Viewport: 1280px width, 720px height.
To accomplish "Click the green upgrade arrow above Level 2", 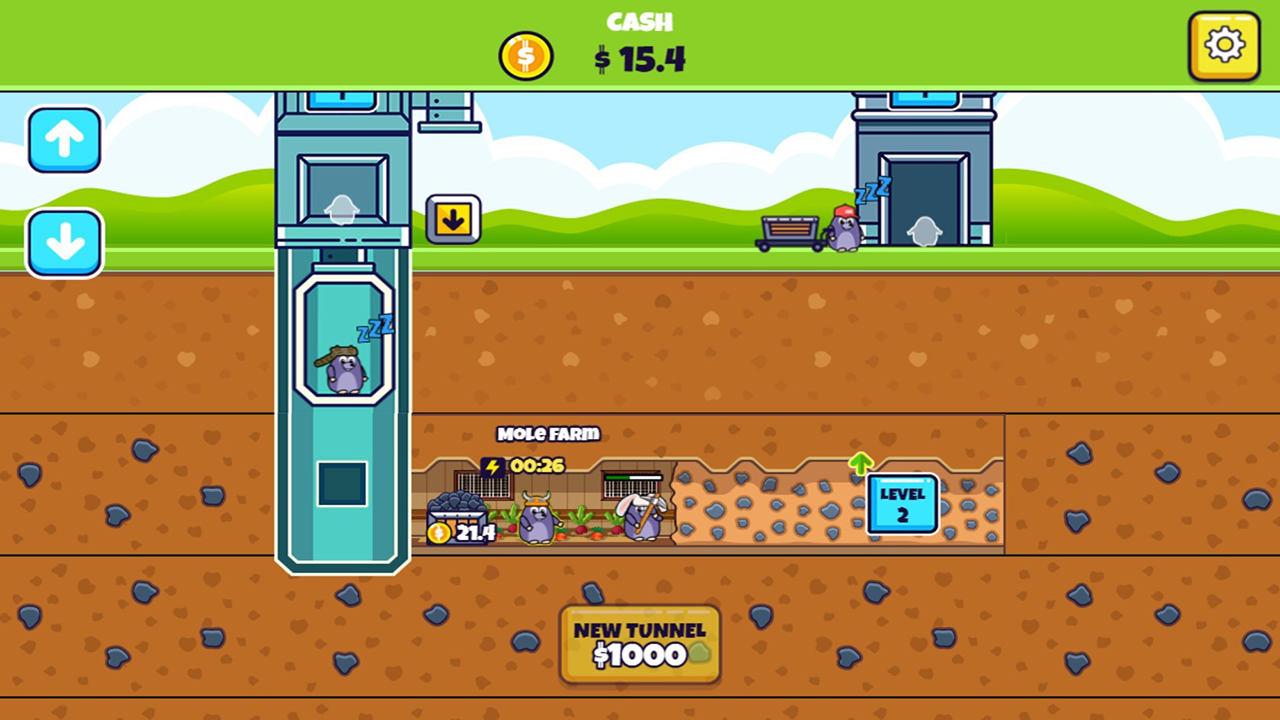I will pos(860,464).
